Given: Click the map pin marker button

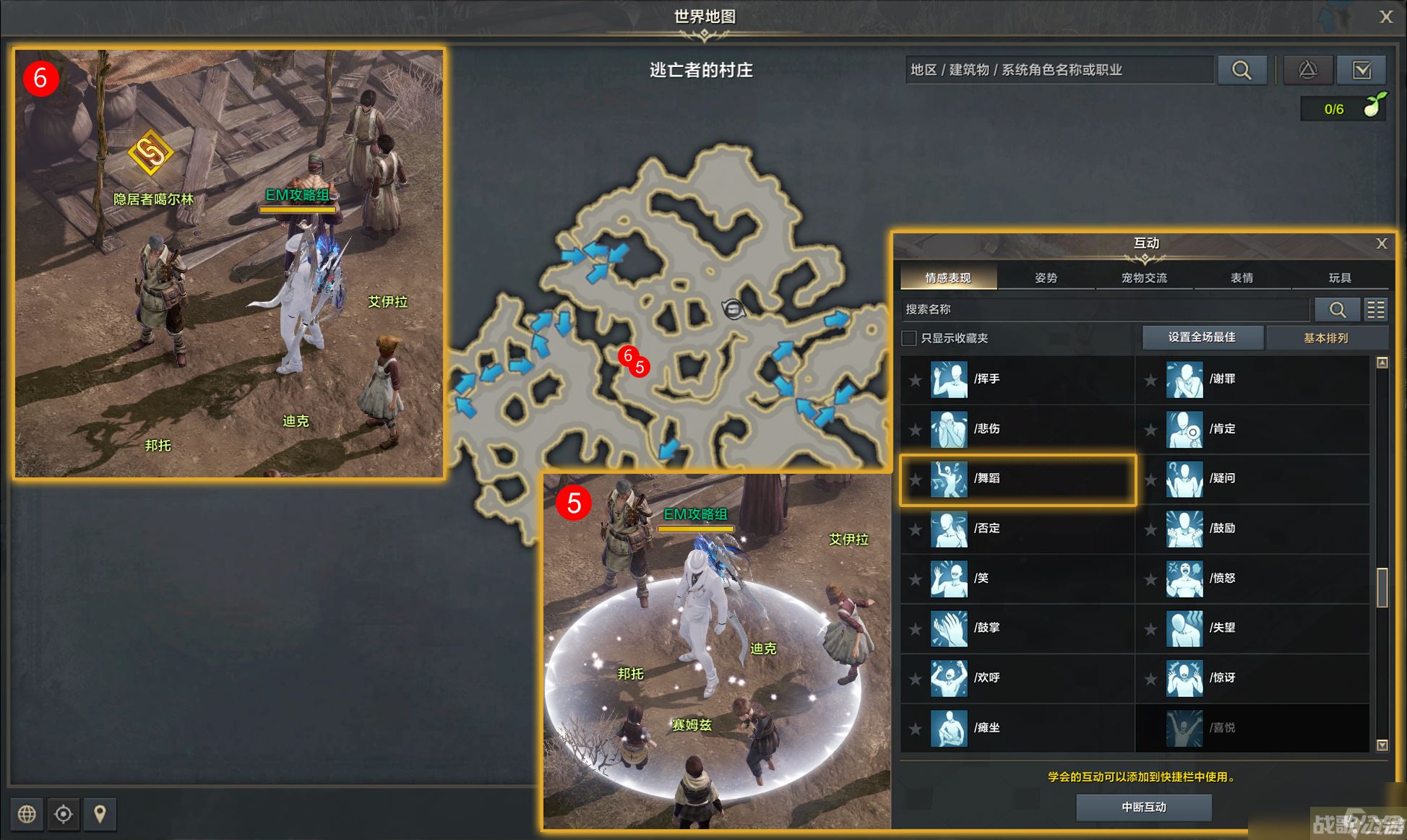Looking at the screenshot, I should (100, 814).
